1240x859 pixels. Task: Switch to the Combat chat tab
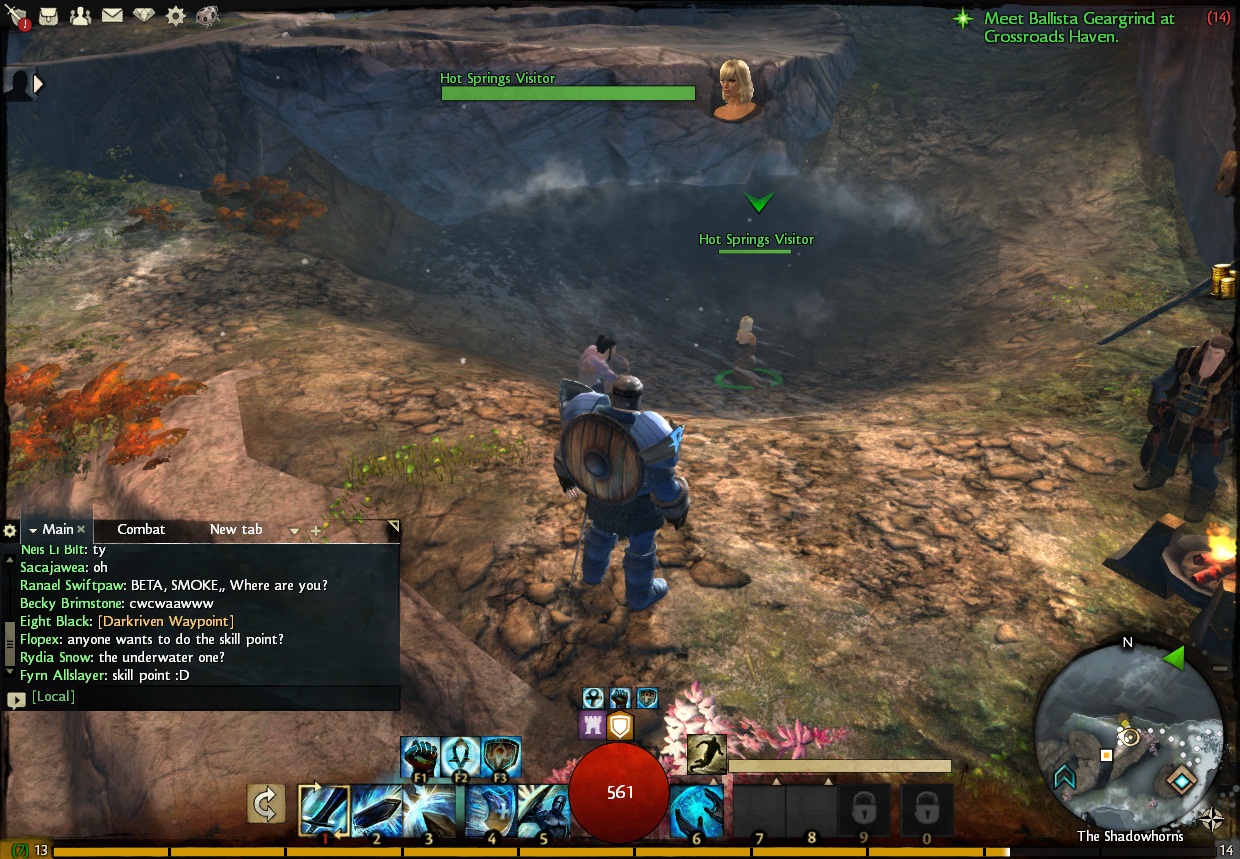point(141,529)
